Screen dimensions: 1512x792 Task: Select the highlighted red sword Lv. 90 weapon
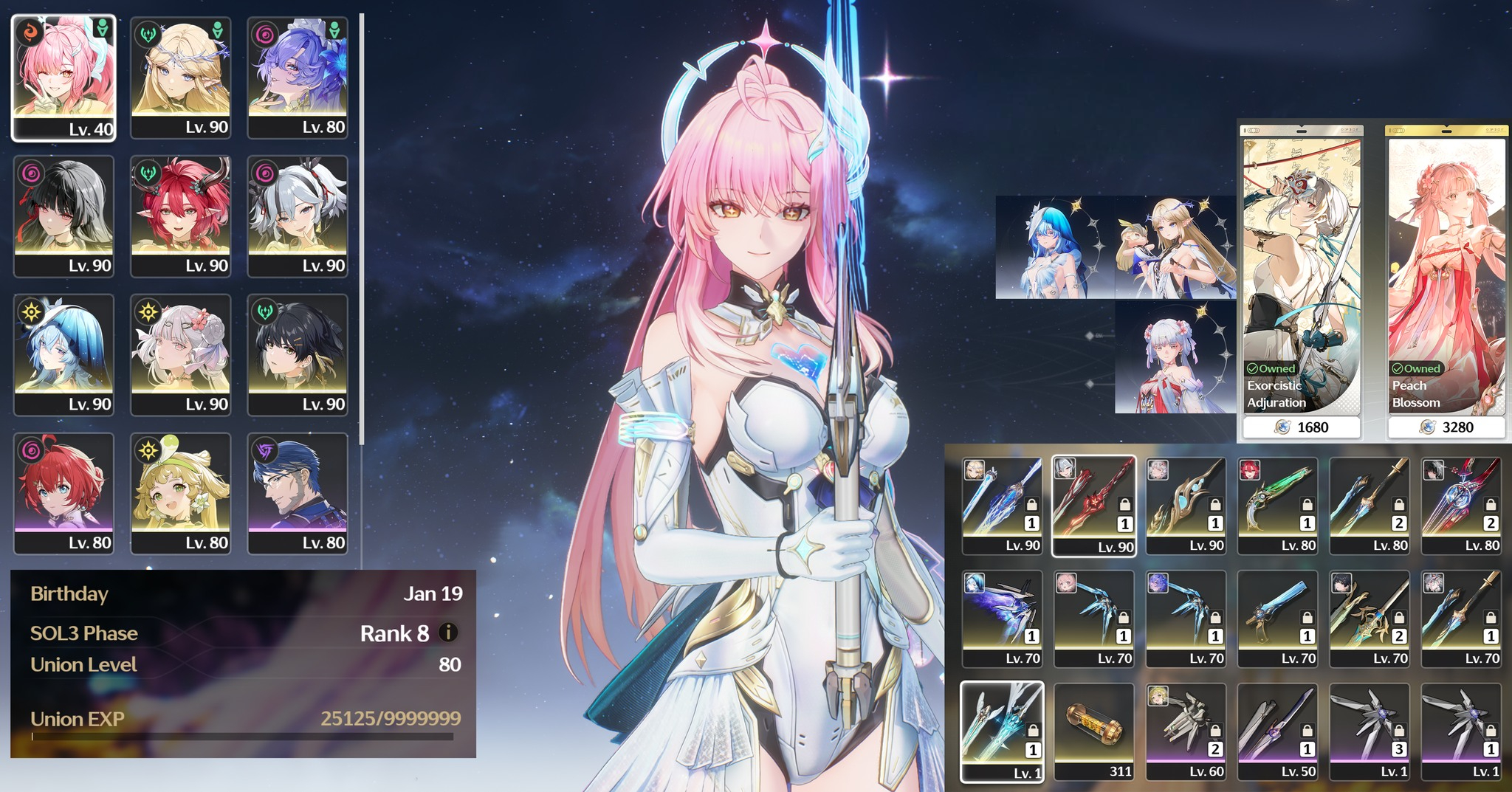click(x=1093, y=505)
